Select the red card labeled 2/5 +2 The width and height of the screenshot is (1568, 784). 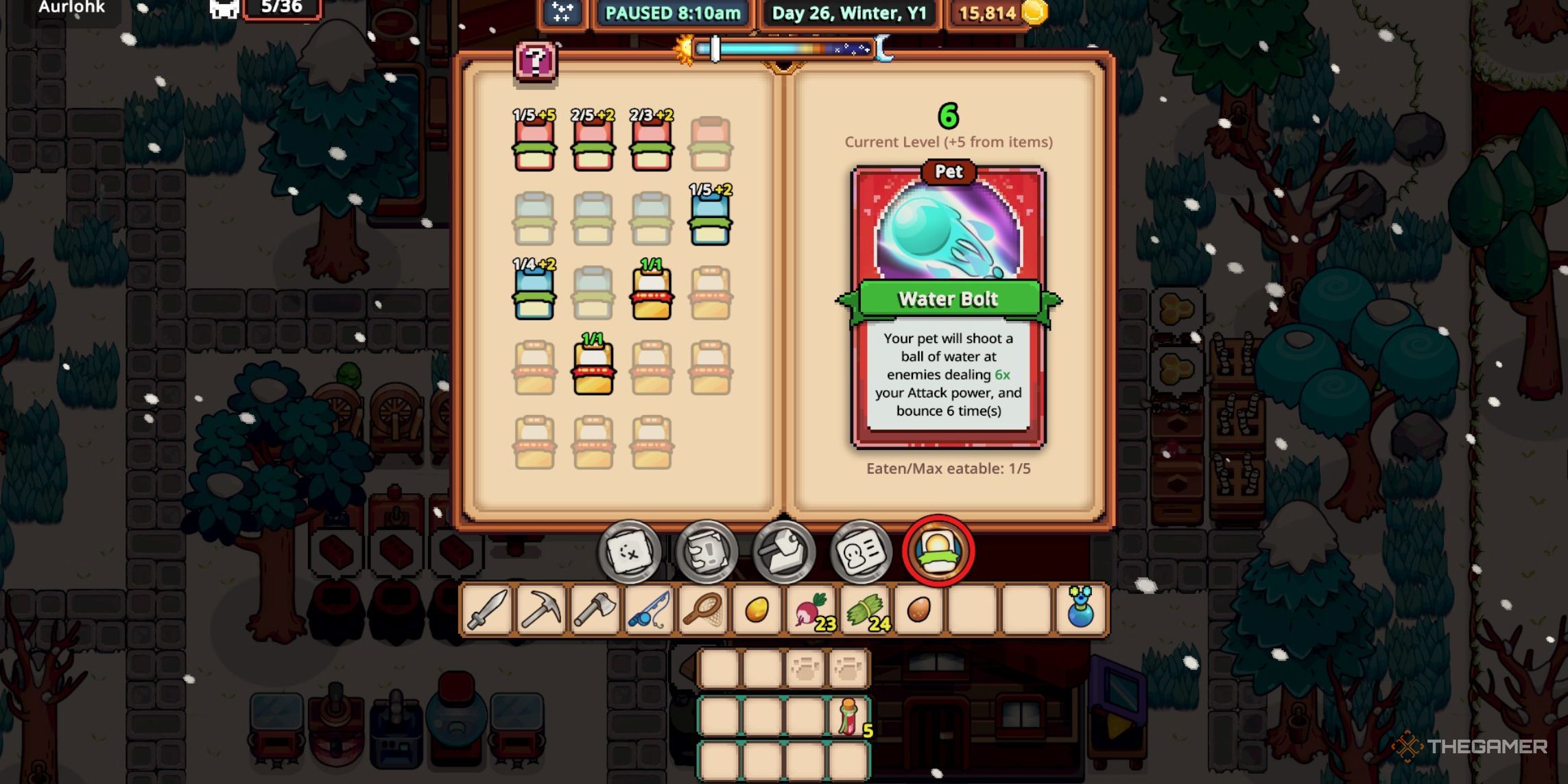[593, 145]
